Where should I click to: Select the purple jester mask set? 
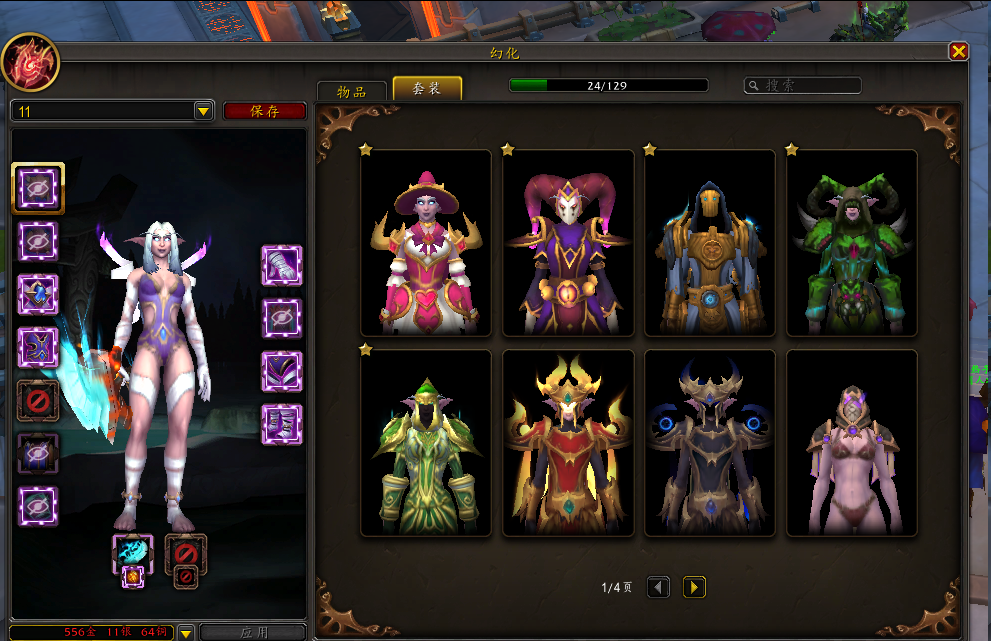point(568,243)
